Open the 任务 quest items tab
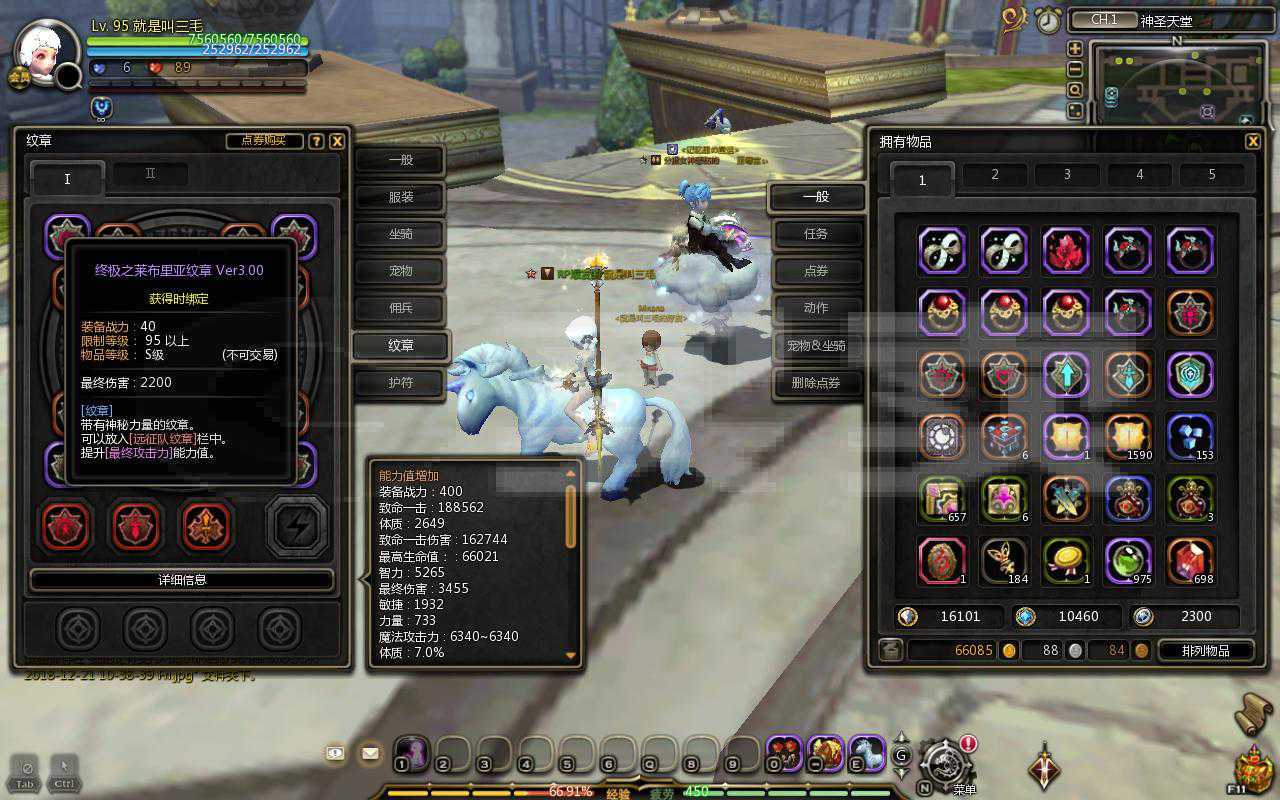The image size is (1280, 800). (x=816, y=234)
